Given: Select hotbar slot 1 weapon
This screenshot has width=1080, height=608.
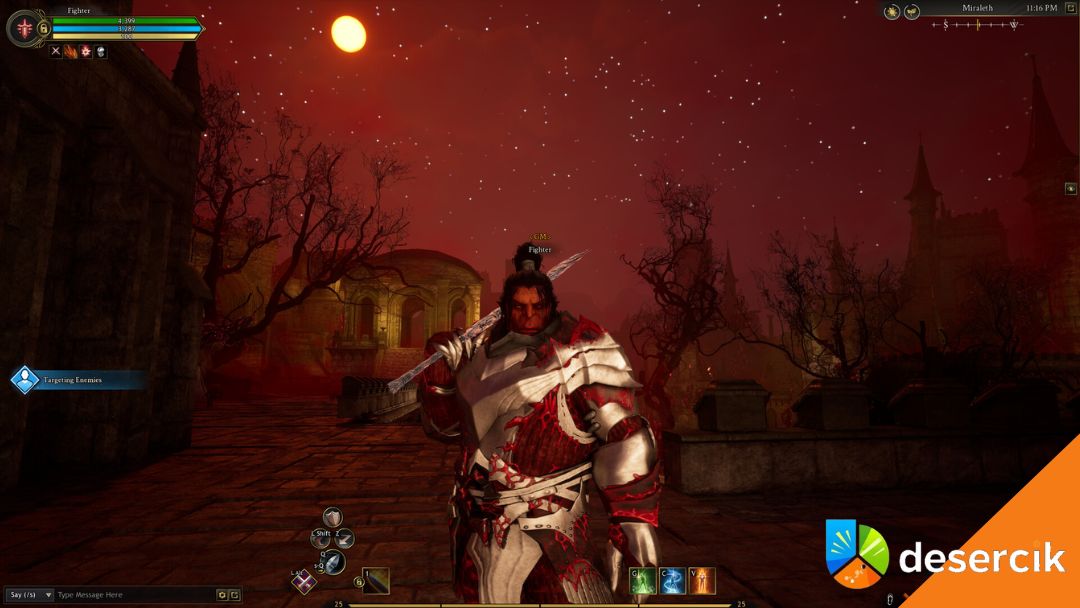Looking at the screenshot, I should pos(376,581).
